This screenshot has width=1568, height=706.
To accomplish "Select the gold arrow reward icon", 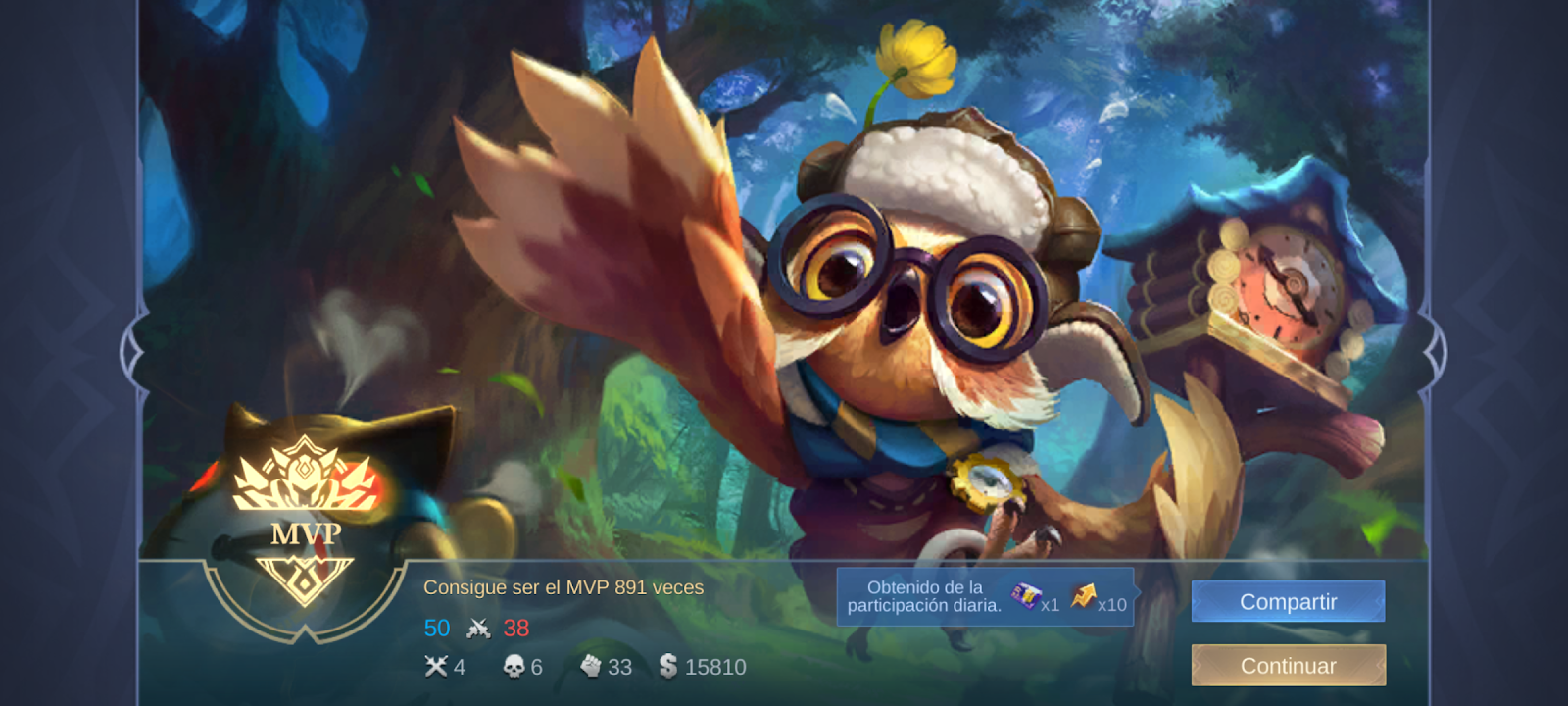I will [x=1083, y=596].
